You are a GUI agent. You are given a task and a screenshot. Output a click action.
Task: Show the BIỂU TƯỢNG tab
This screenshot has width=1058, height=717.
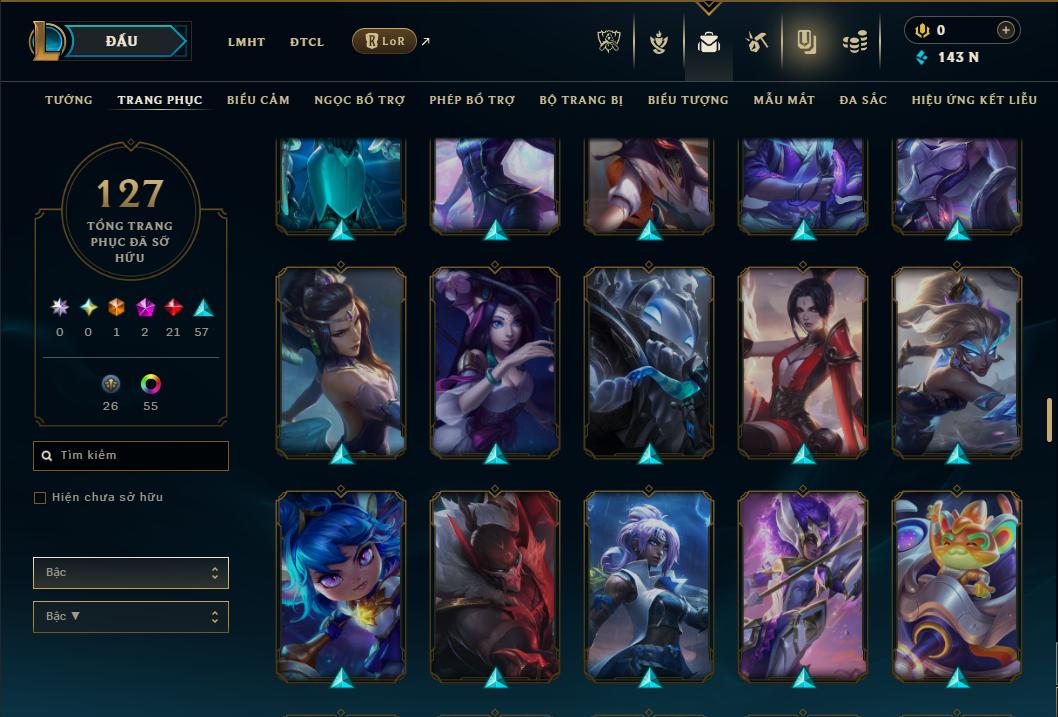coord(688,100)
